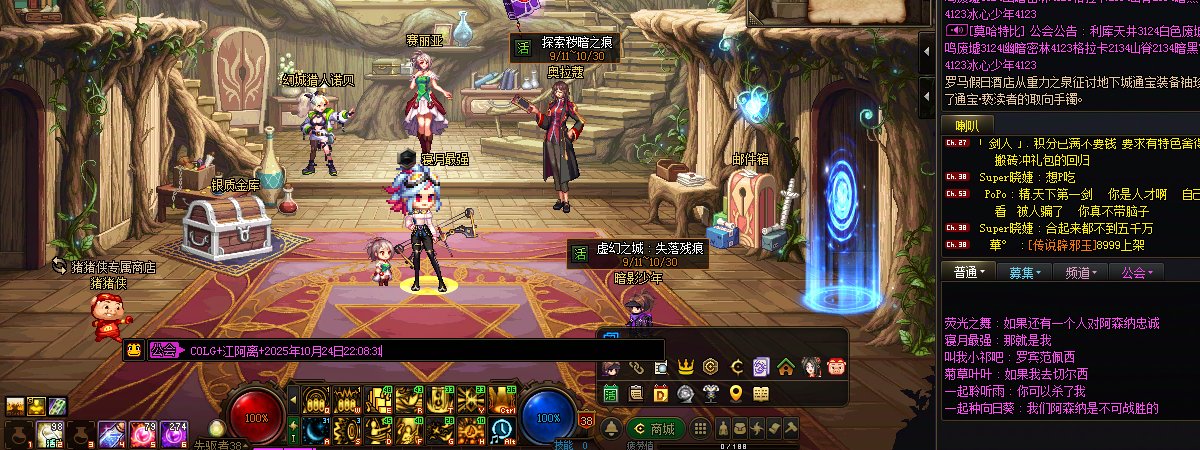Screen dimensions: 1200x450
Task: Open the round grid menu button
Action: click(x=701, y=428)
